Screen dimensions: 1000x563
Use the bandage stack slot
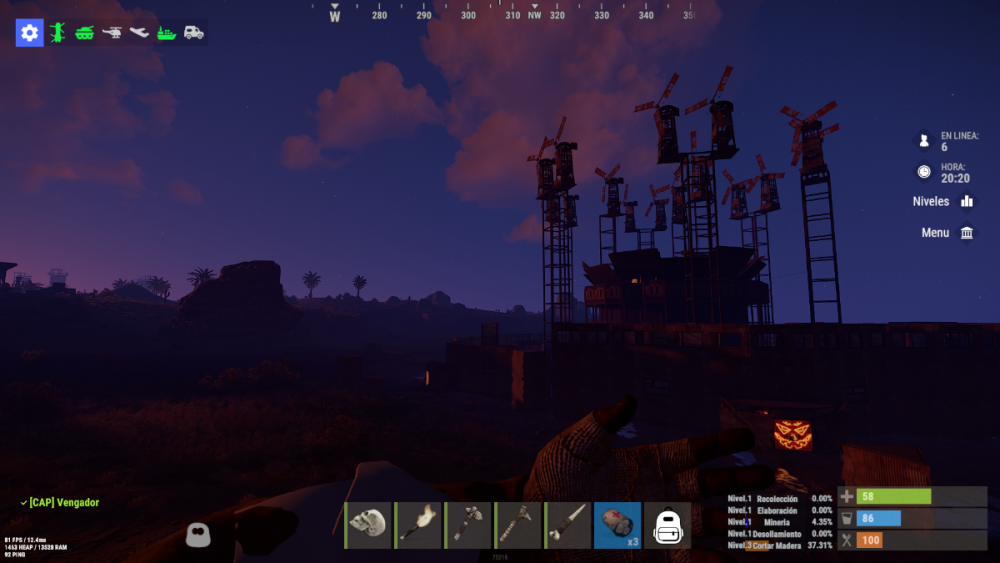coord(618,525)
